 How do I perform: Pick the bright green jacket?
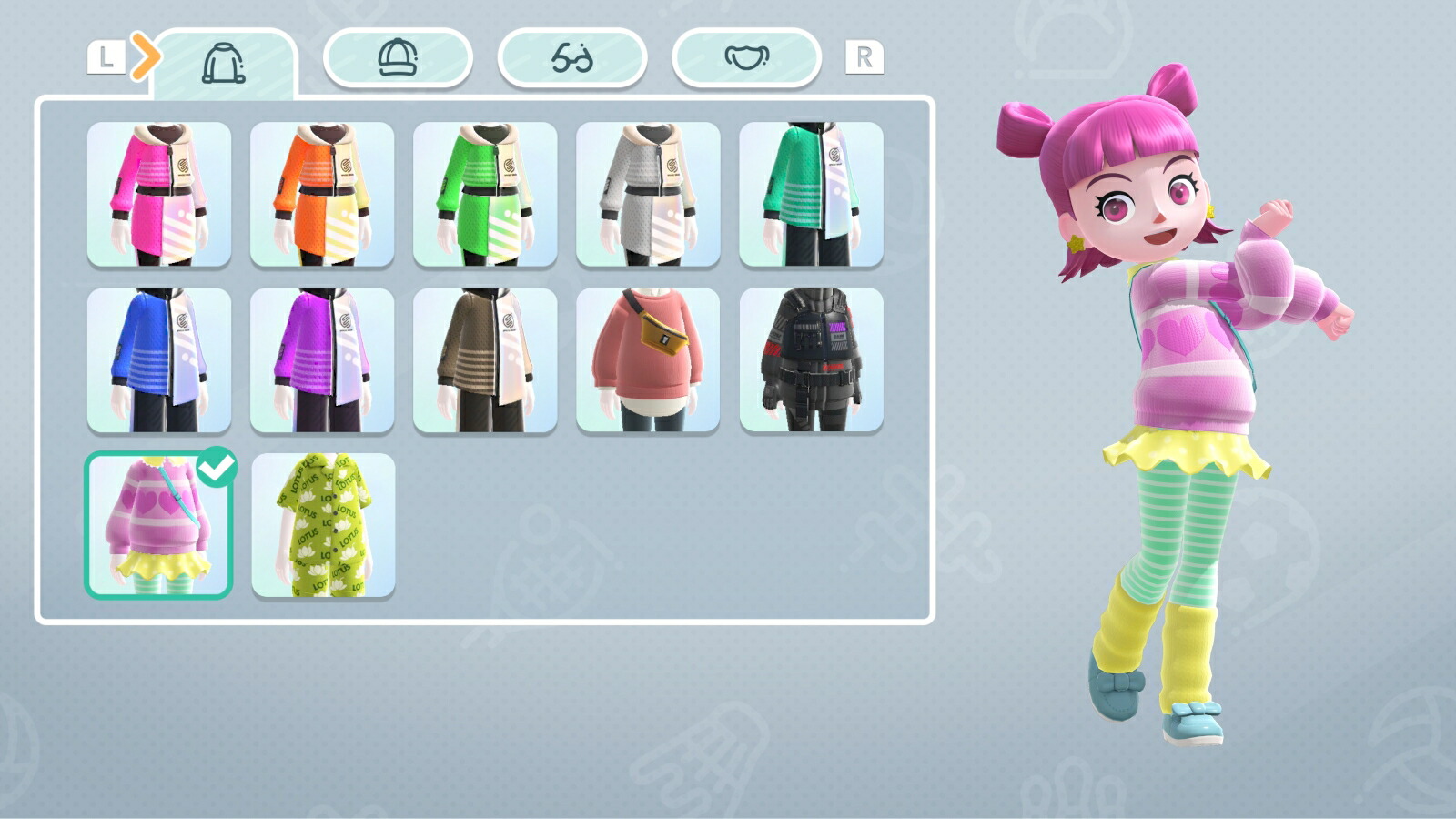point(487,193)
